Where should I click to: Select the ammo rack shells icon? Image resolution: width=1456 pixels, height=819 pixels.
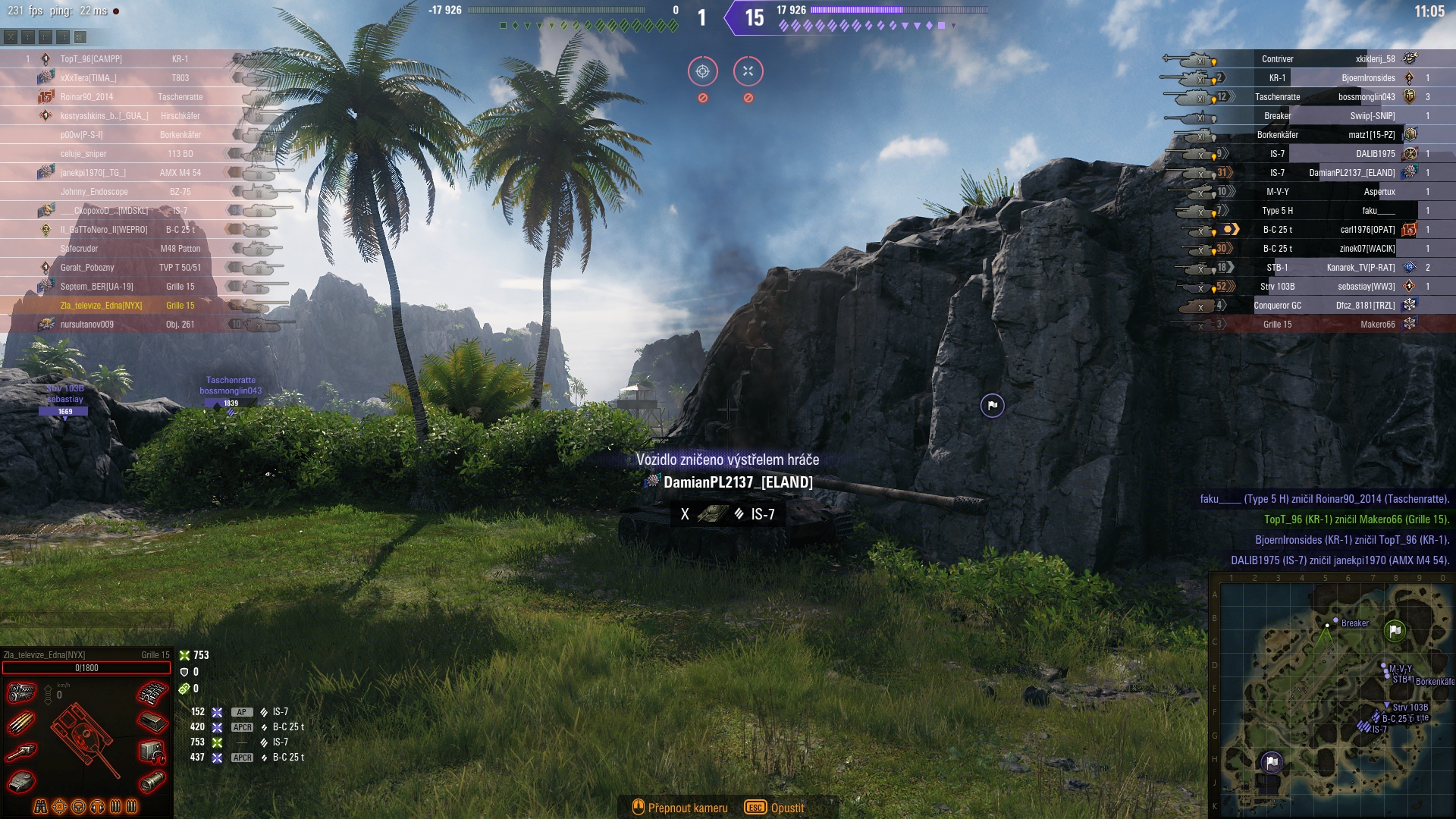[21, 723]
